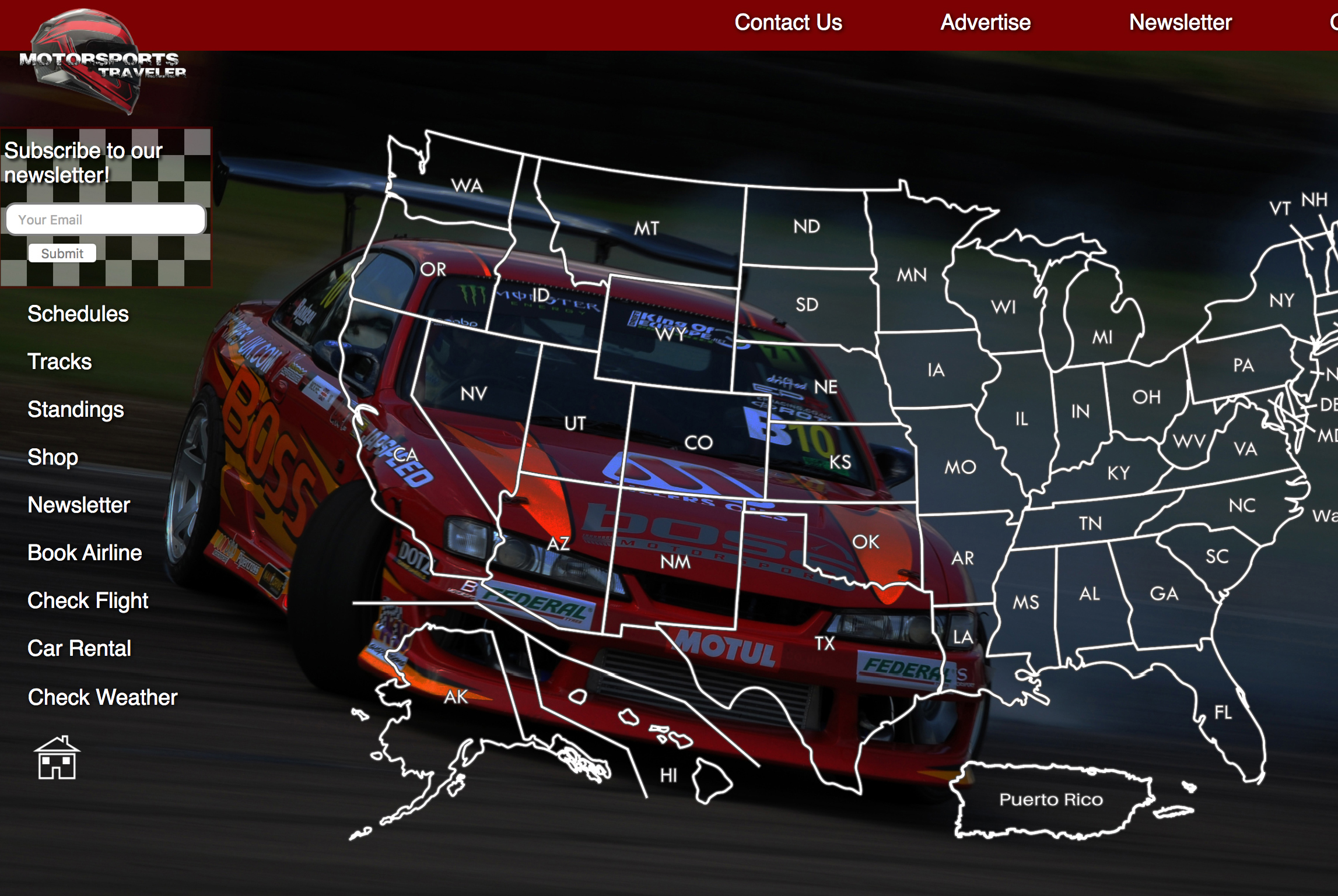Open Check Weather from sidebar
Viewport: 1338px width, 896px height.
pyautogui.click(x=103, y=698)
